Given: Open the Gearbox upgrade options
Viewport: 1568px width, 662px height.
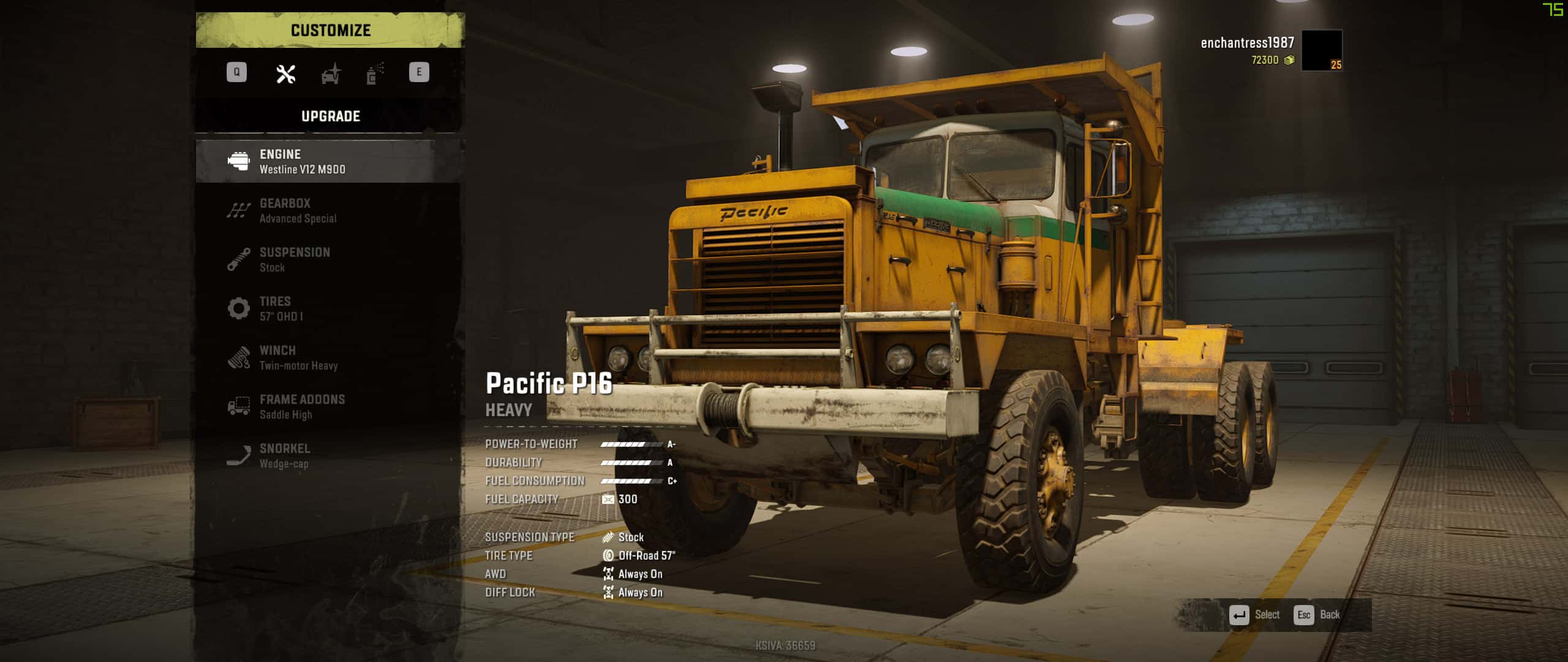Looking at the screenshot, I should [x=330, y=210].
